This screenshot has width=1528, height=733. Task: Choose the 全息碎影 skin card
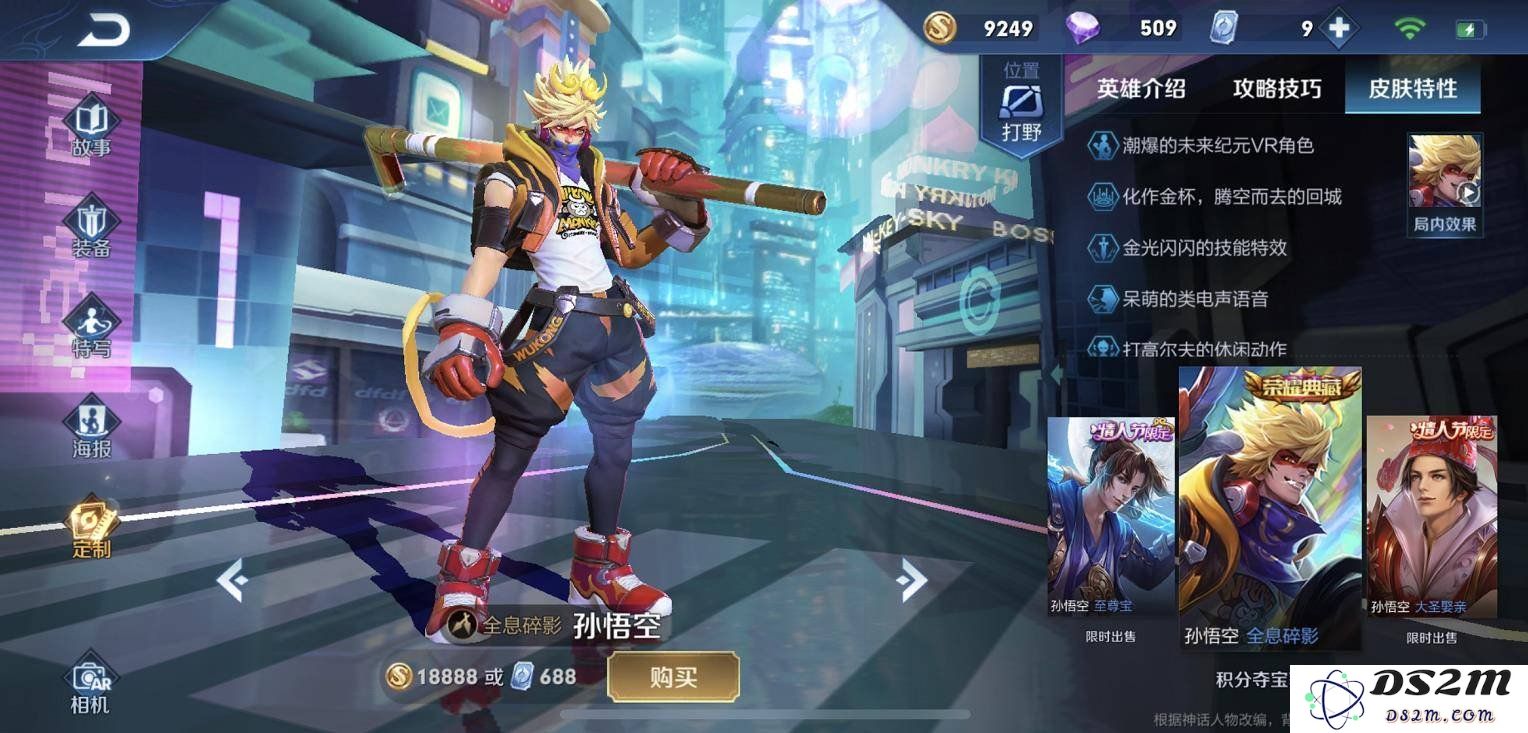[1270, 510]
